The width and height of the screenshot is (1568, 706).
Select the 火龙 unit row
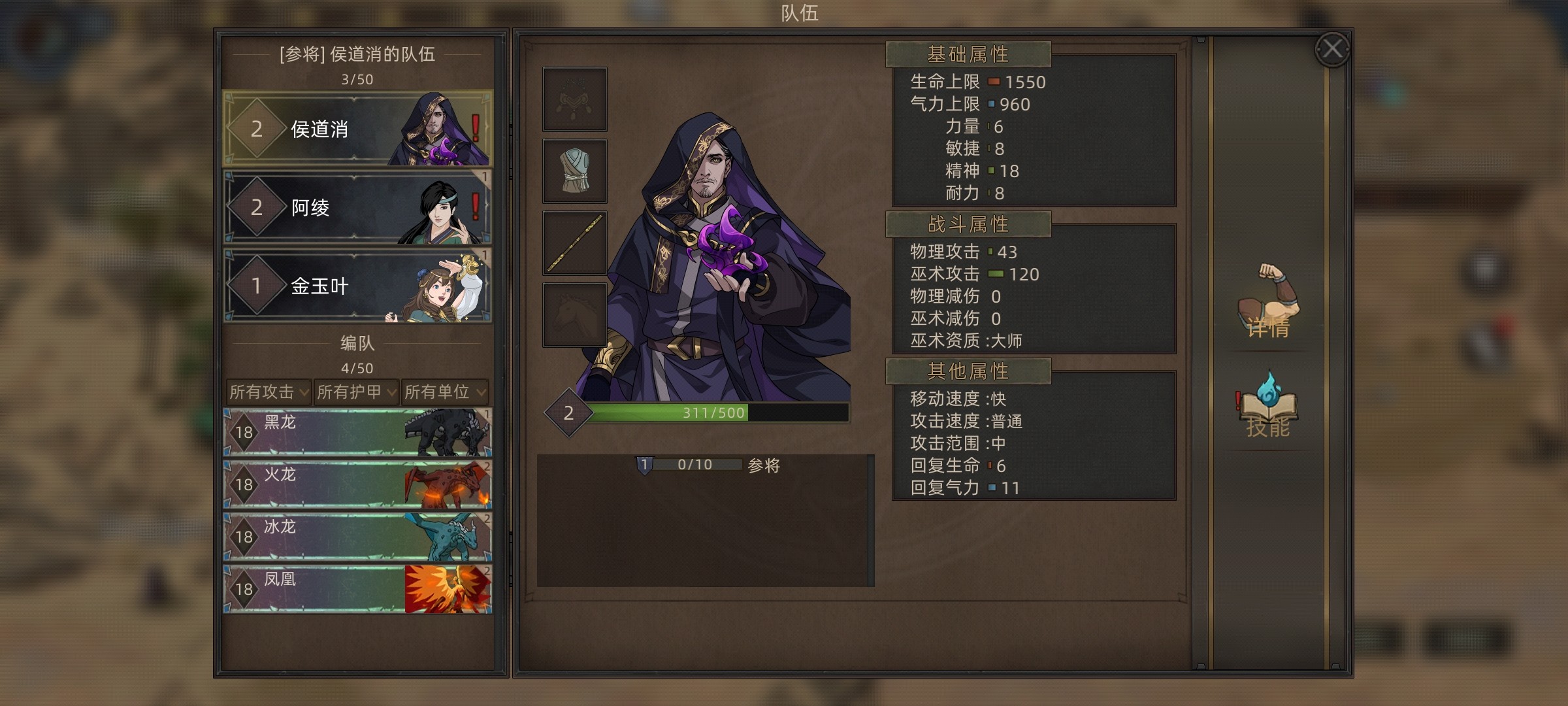[357, 484]
